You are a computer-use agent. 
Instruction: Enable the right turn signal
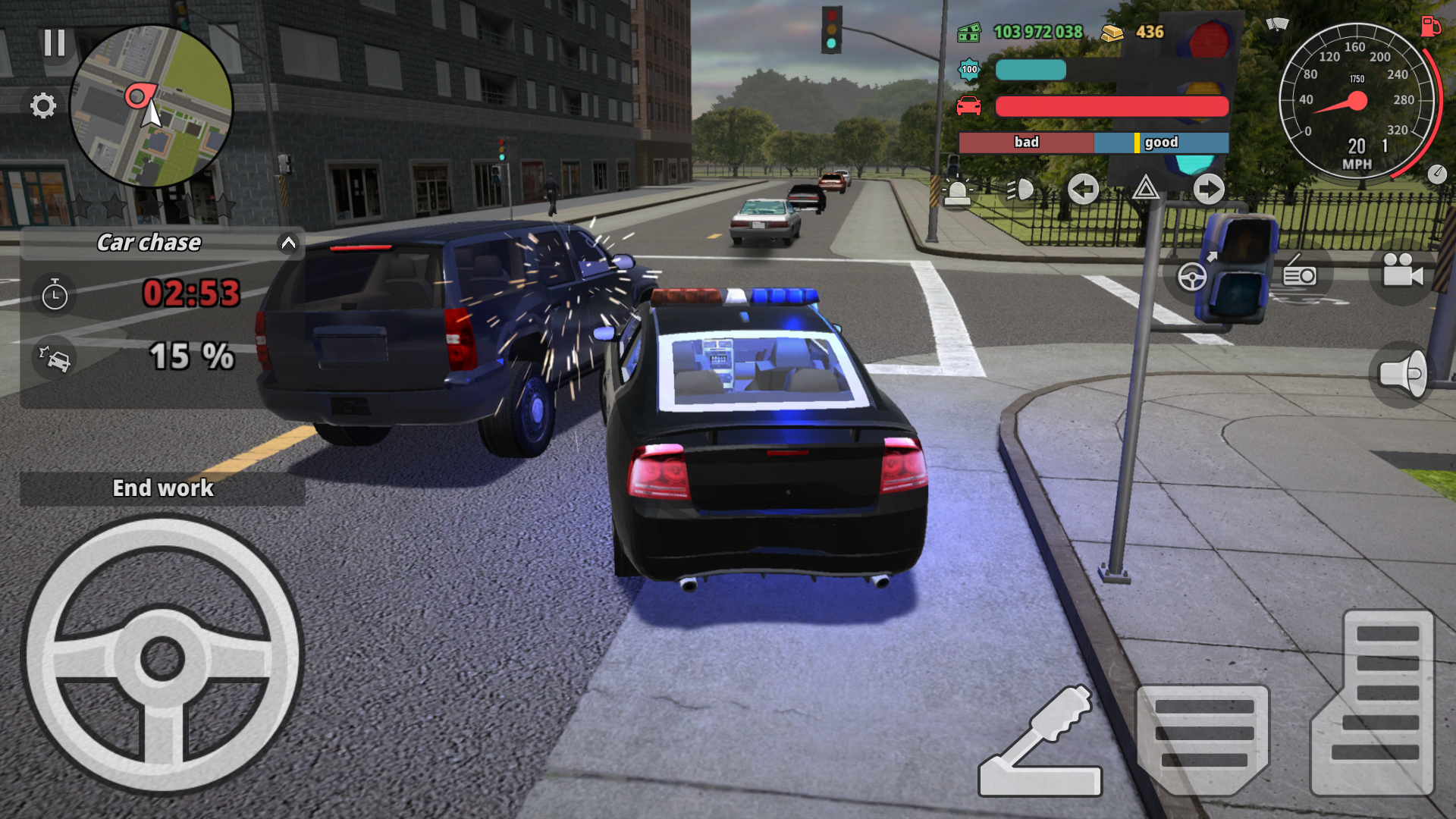1207,190
